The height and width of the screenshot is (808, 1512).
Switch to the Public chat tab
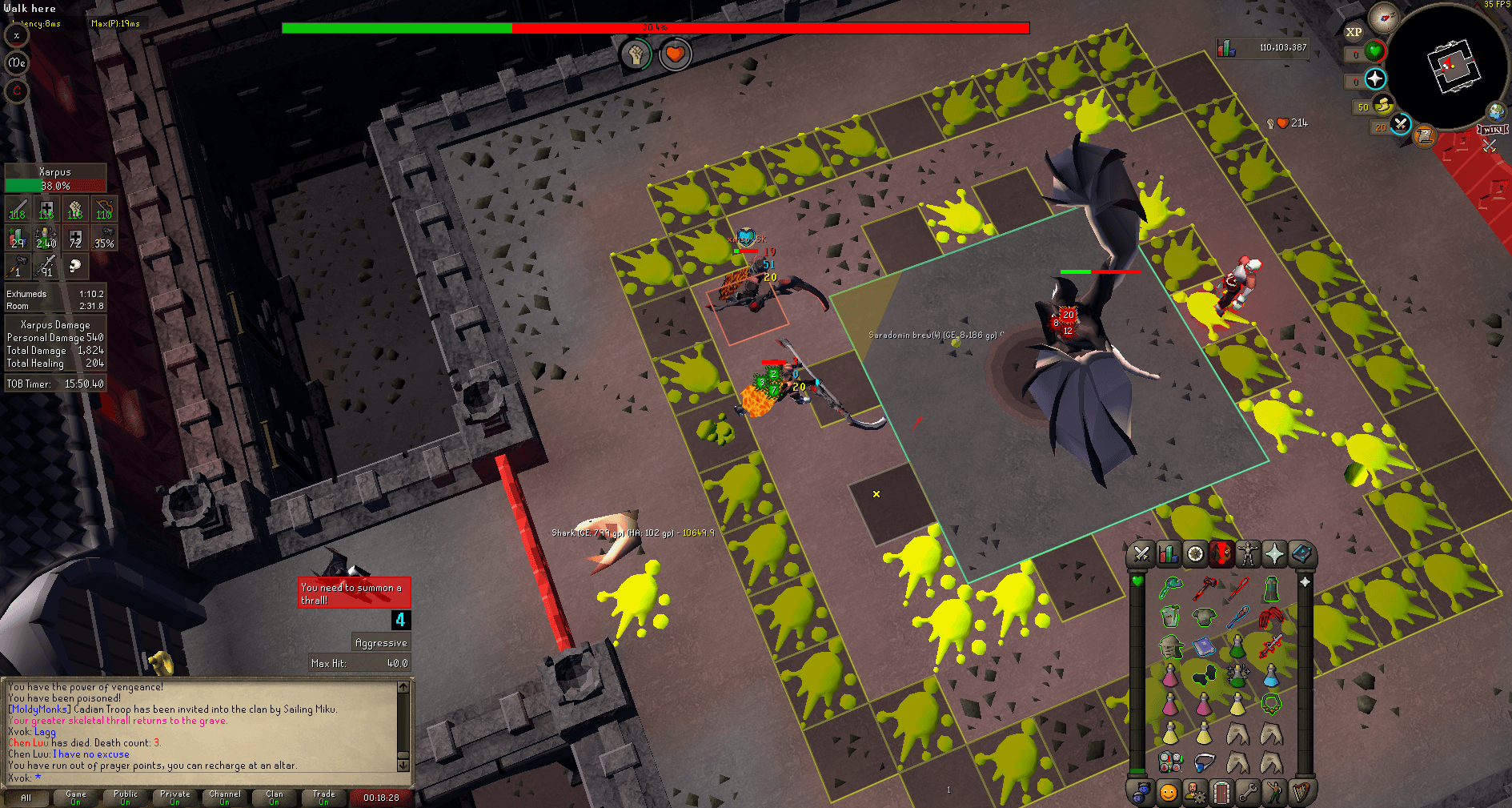click(125, 797)
